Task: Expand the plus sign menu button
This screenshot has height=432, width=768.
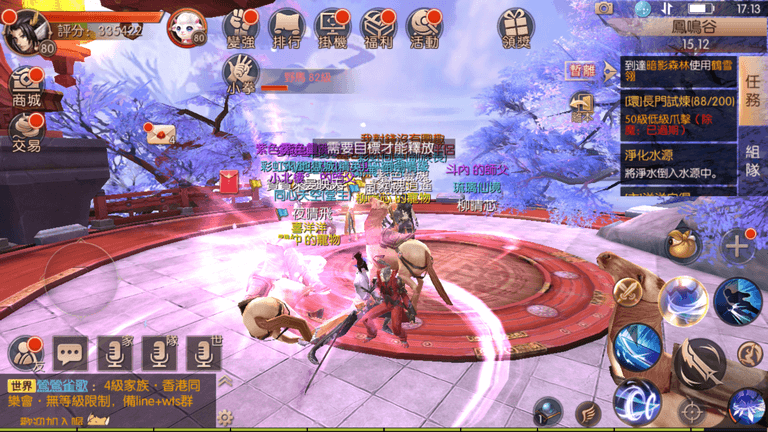Action: (737, 244)
